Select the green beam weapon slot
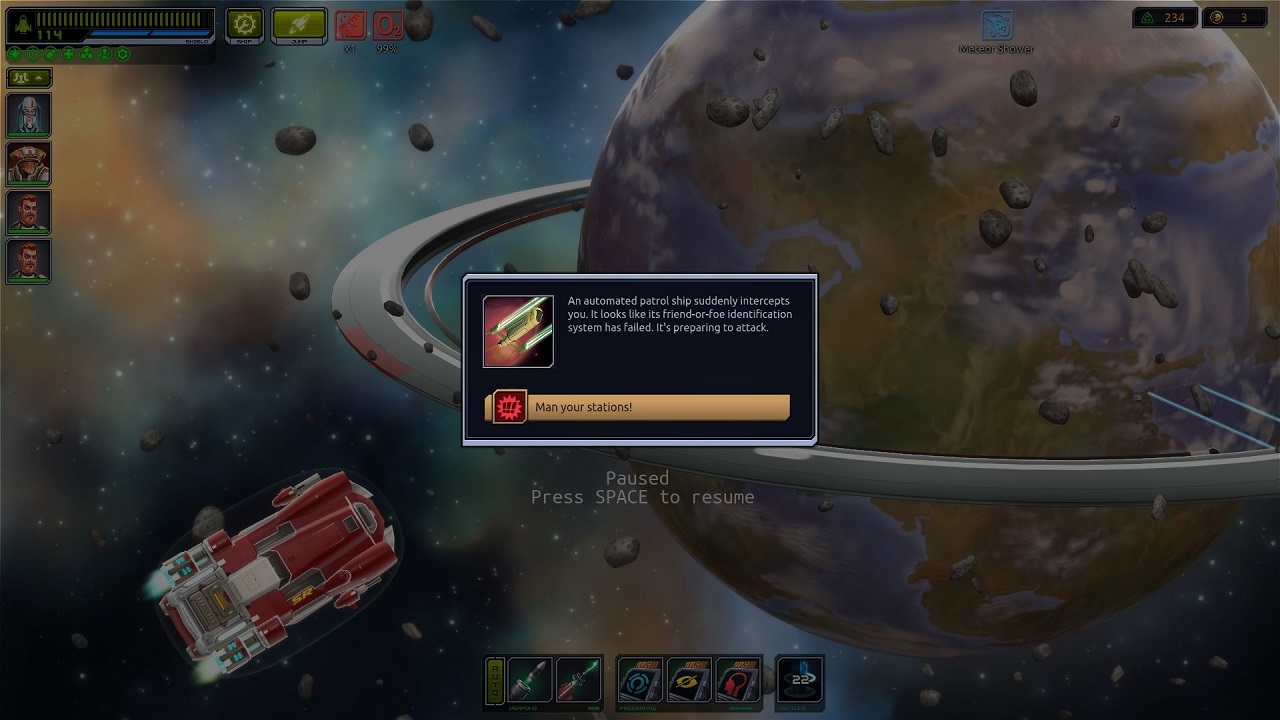This screenshot has height=720, width=1280. pos(578,681)
